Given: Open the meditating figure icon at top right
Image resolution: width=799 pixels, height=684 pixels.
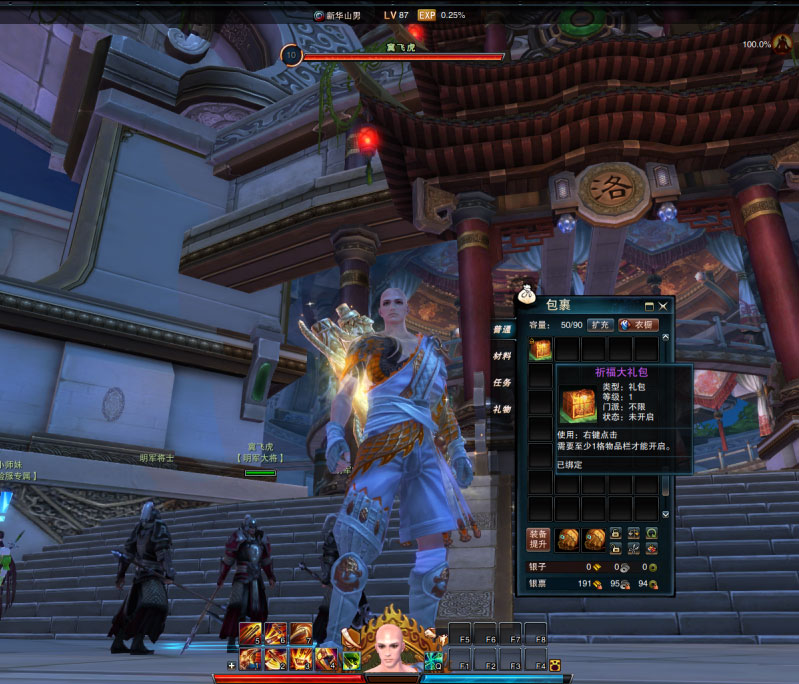Looking at the screenshot, I should [780, 44].
